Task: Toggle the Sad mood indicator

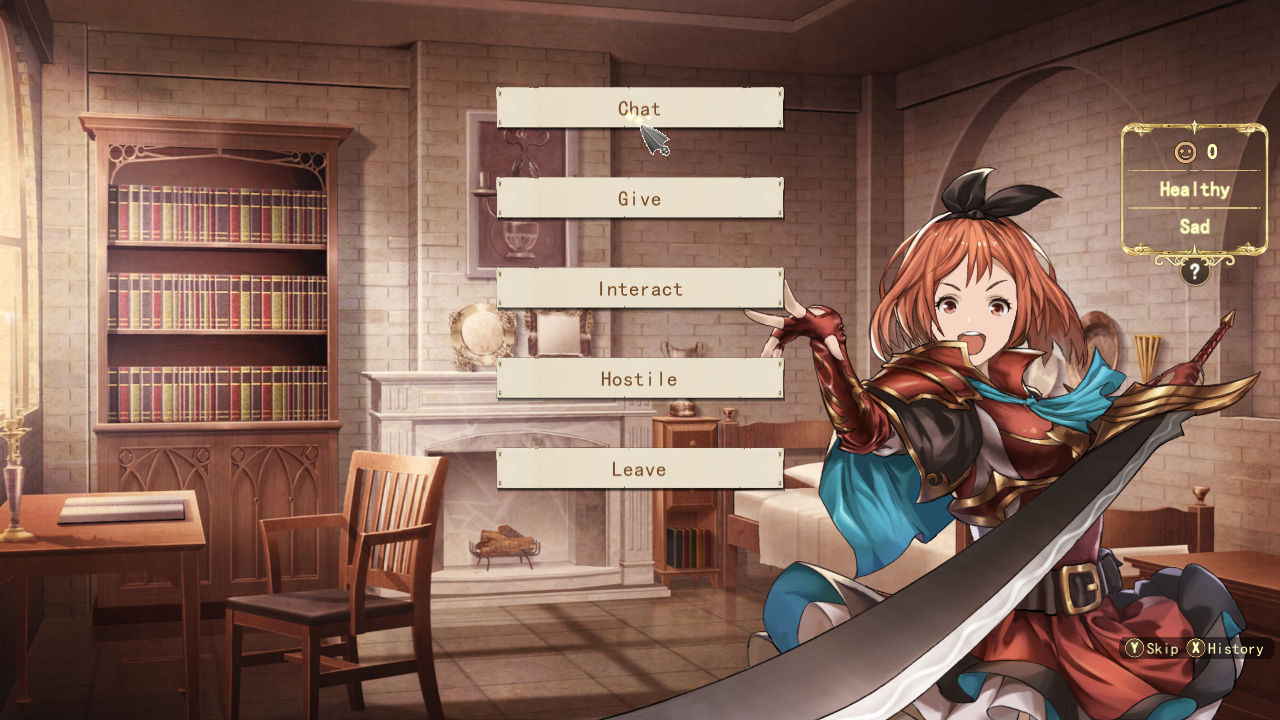Action: [x=1193, y=226]
